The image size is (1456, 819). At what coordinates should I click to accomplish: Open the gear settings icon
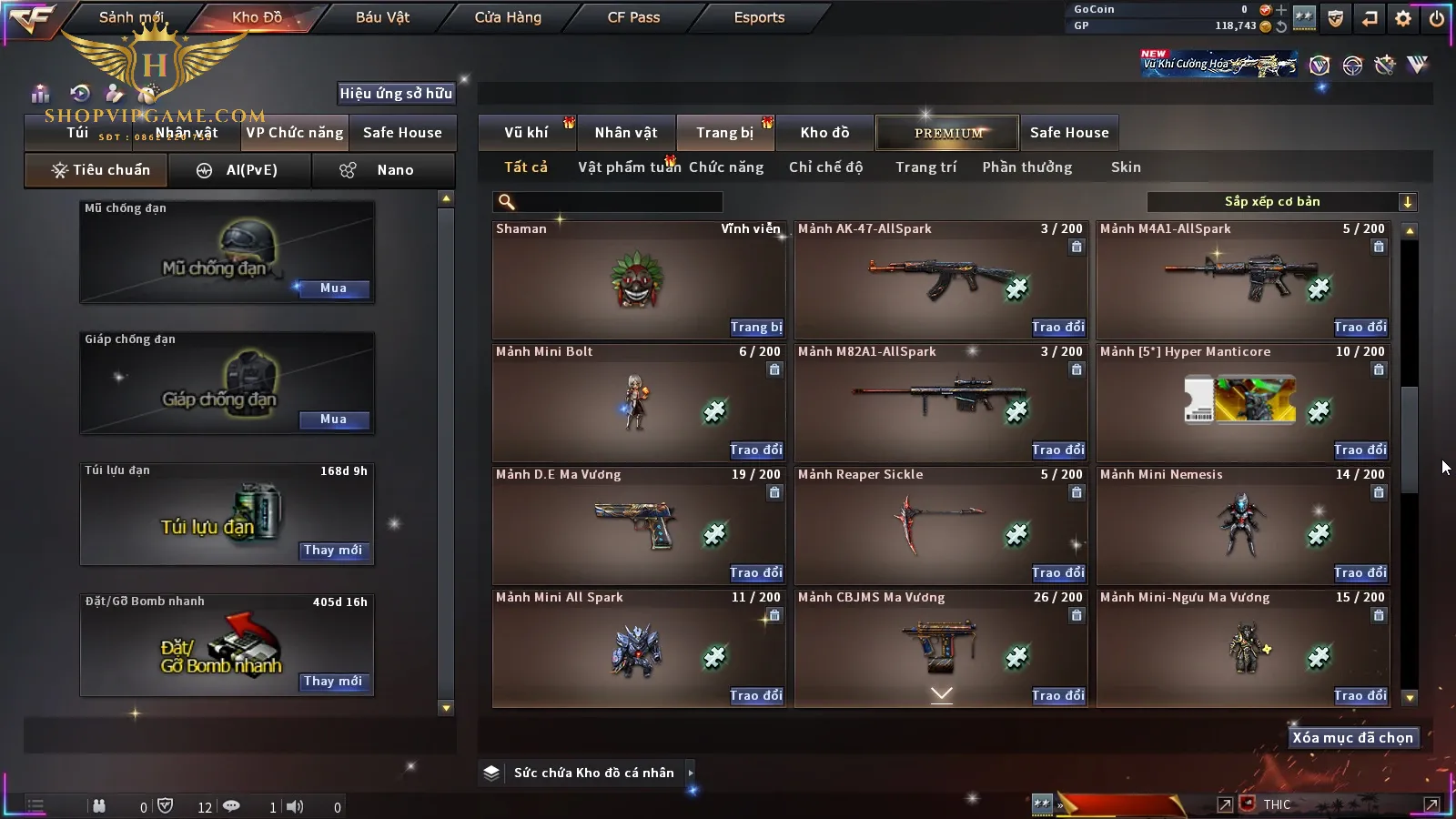[1403, 18]
